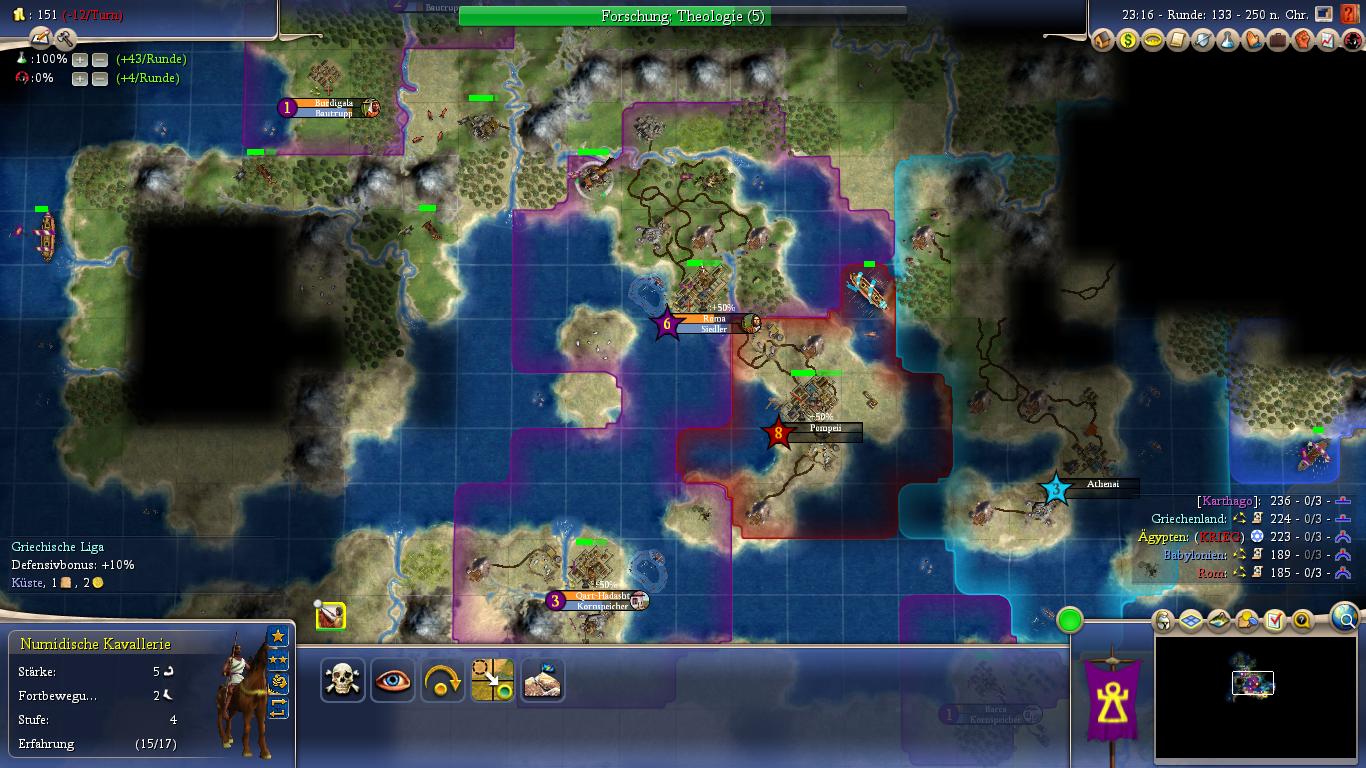Open the finance advisor dollar icon

pyautogui.click(x=1128, y=40)
